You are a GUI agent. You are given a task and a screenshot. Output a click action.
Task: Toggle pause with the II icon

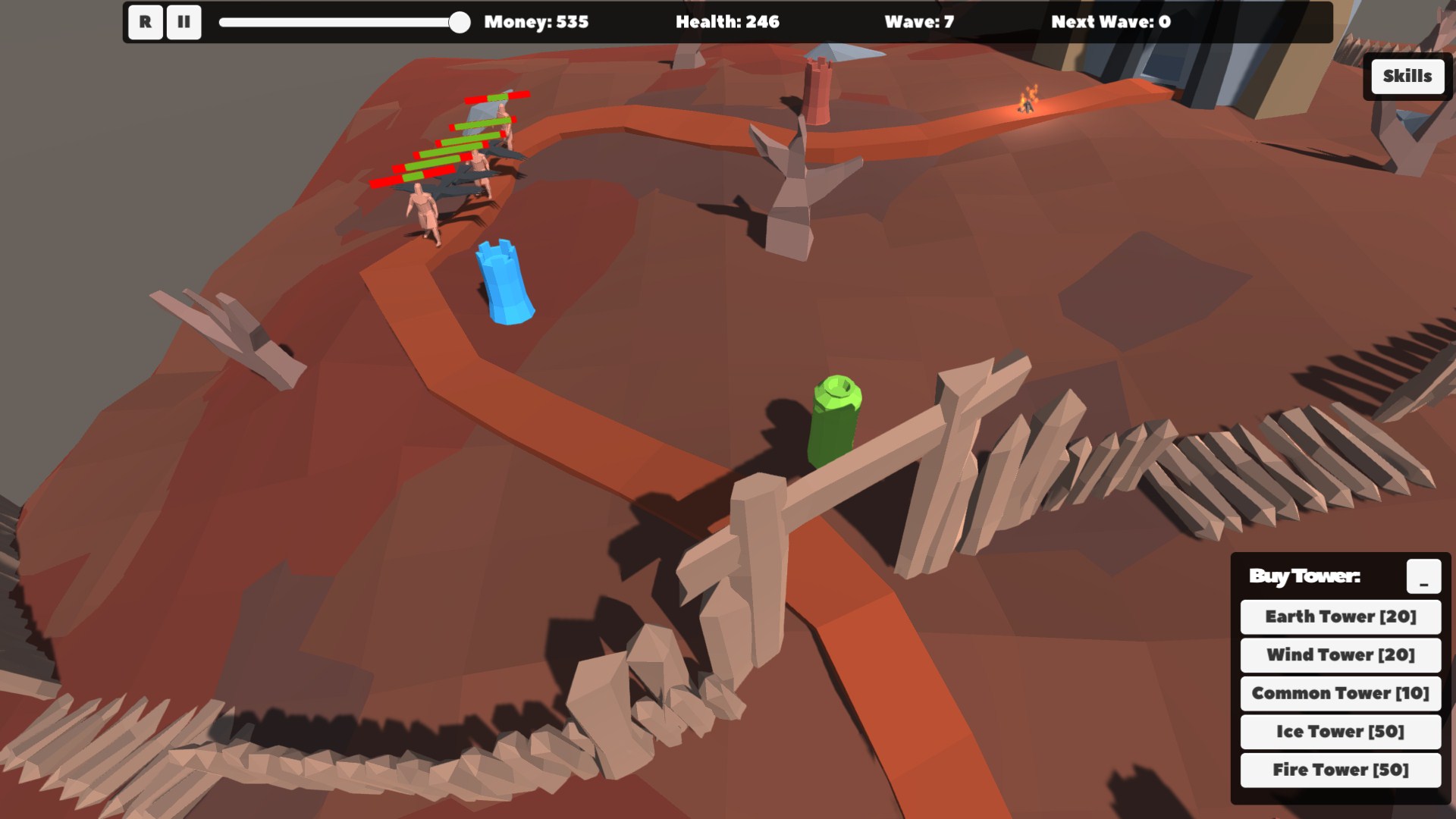(183, 22)
